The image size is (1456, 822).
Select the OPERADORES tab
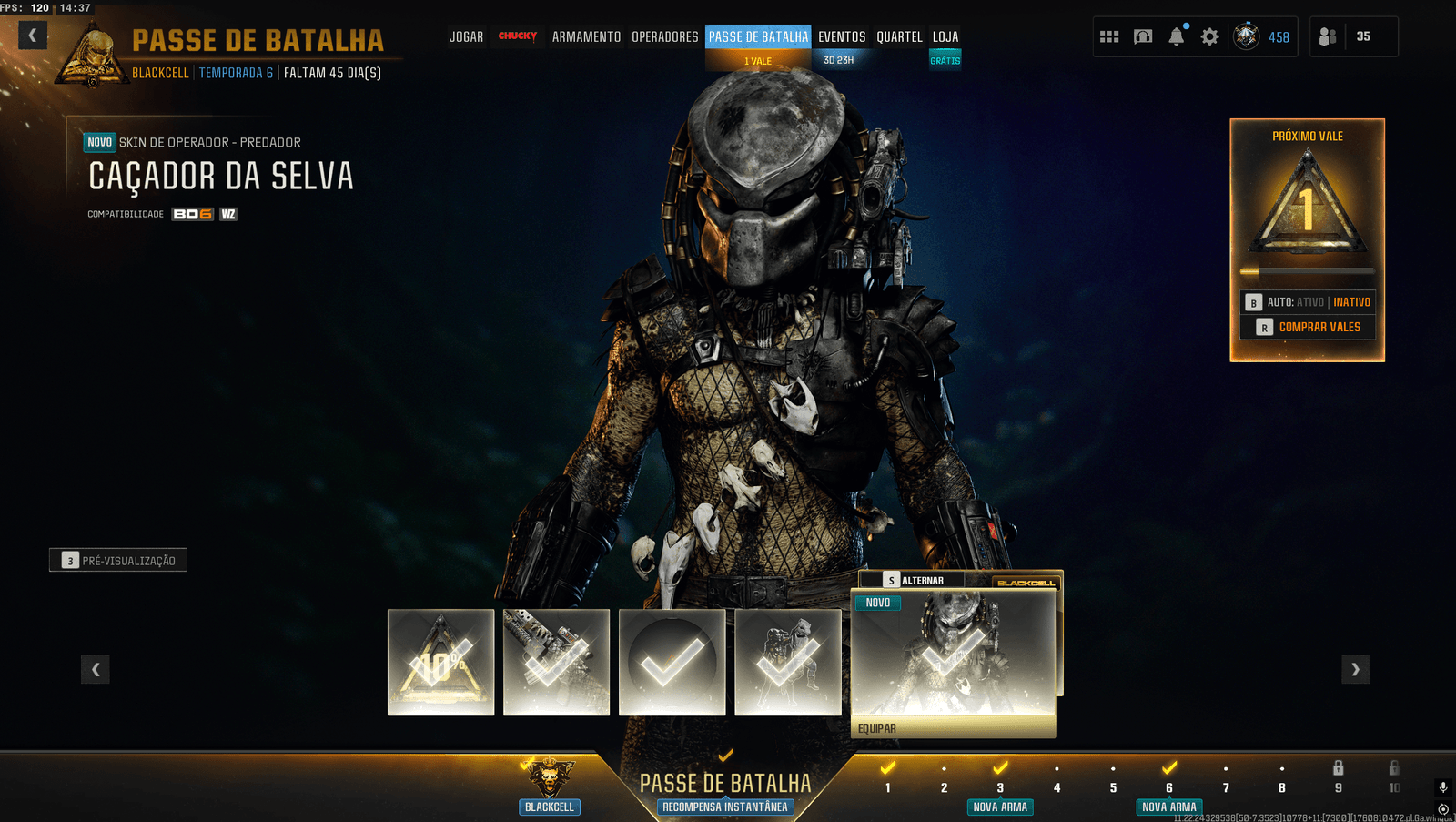665,37
